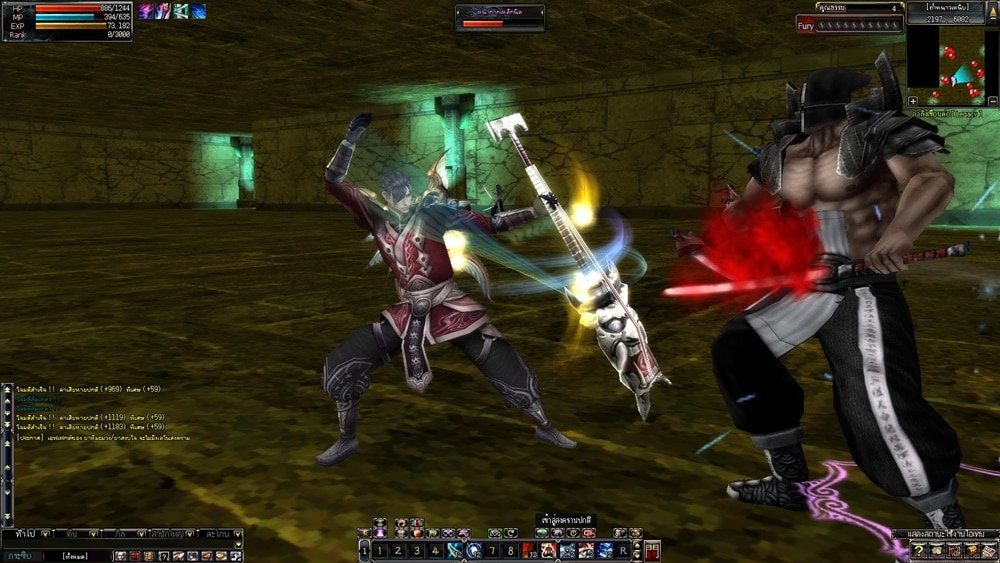1000x563 pixels.
Task: Select hotbar slot number 4
Action: [434, 550]
